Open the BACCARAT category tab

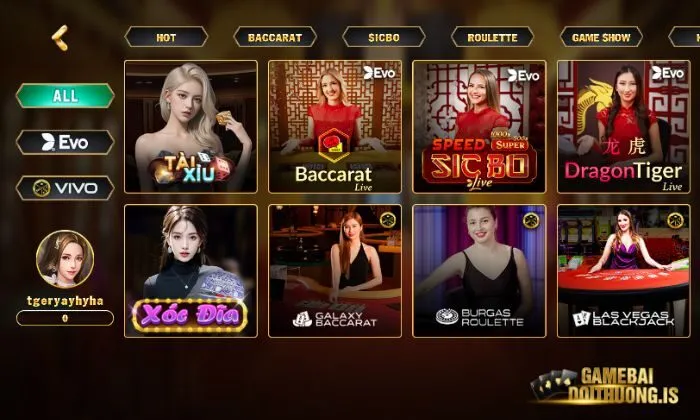(x=275, y=37)
